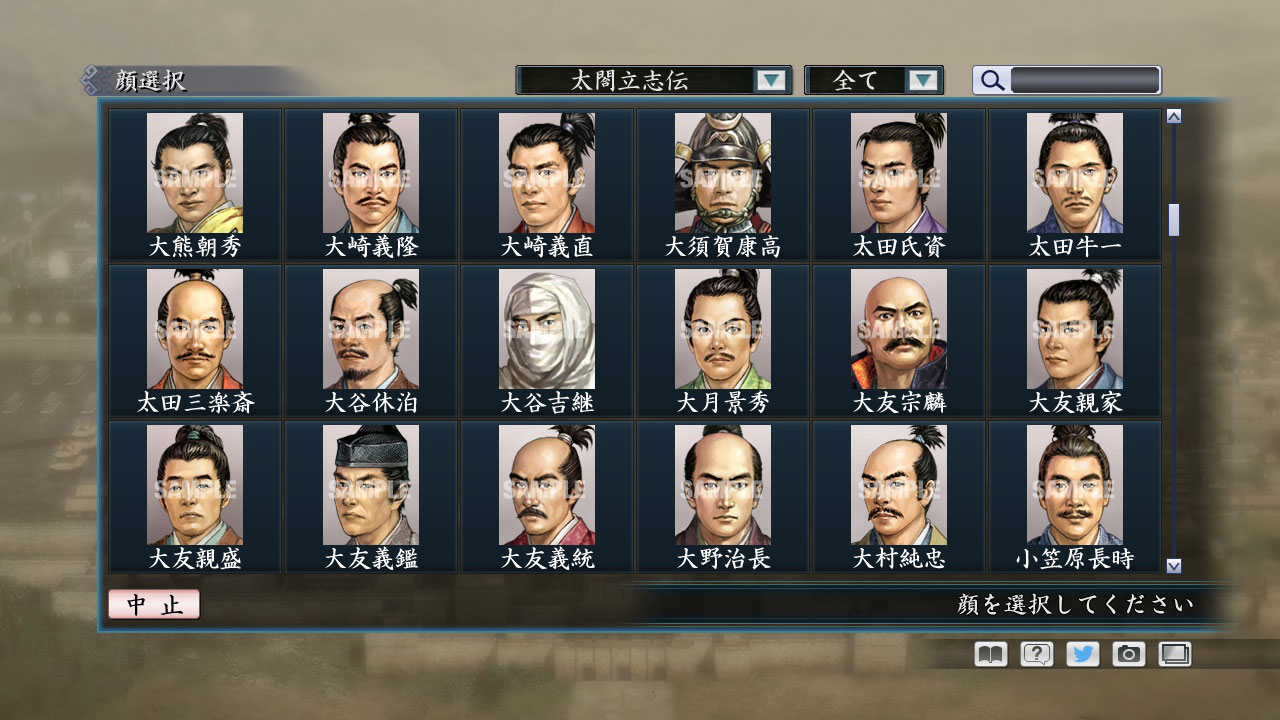
Task: Toggle window mode with the stacked-windows icon
Action: coord(1172,653)
